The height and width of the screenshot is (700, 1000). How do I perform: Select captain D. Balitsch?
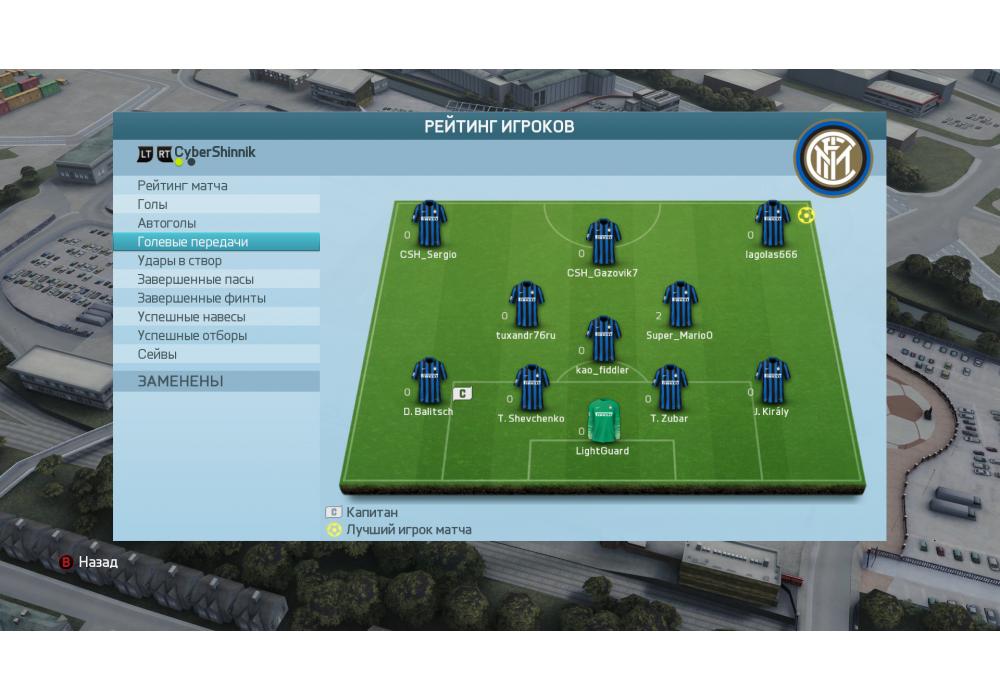click(x=429, y=381)
